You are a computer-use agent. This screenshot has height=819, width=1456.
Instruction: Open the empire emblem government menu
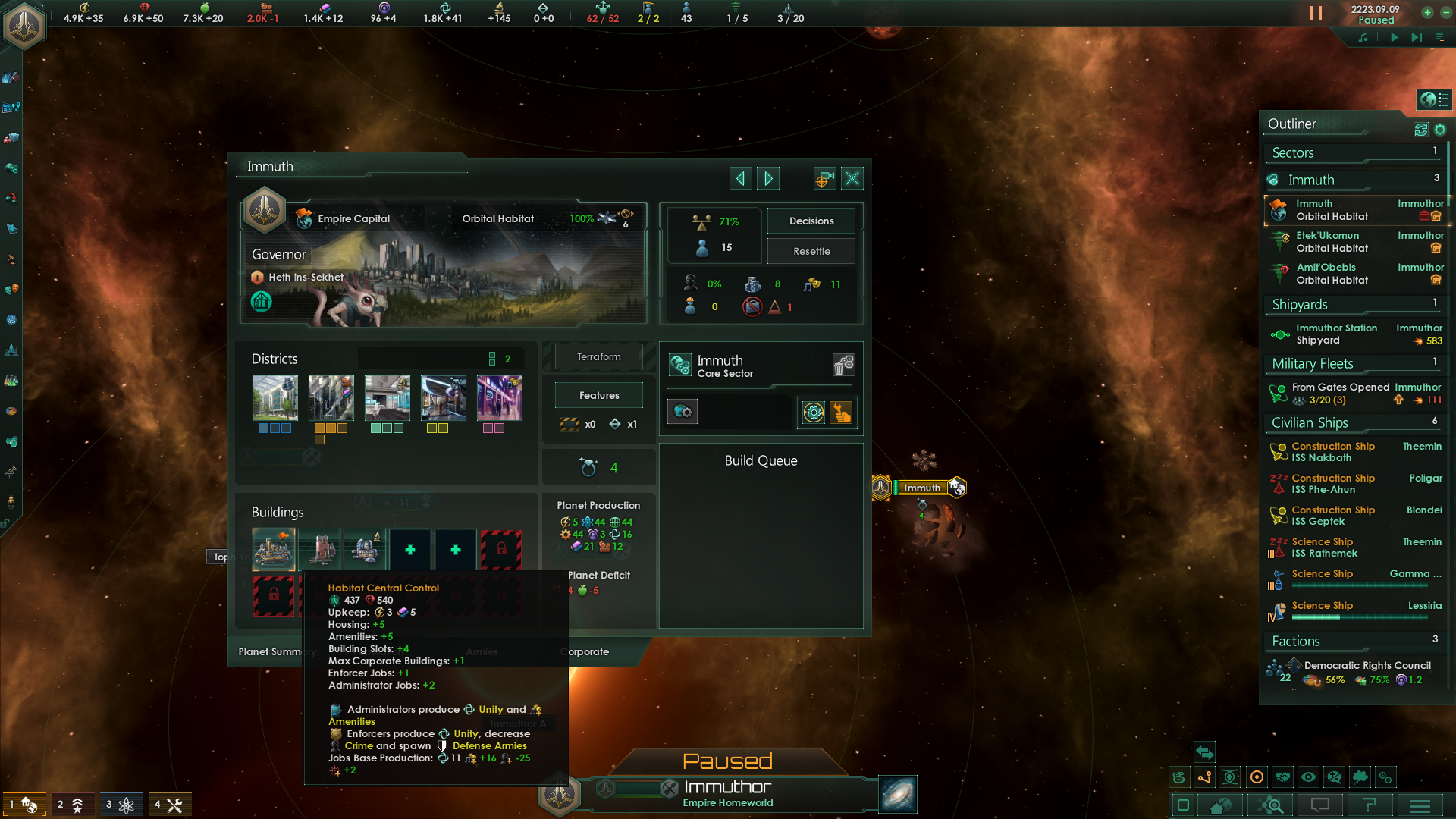(25, 25)
